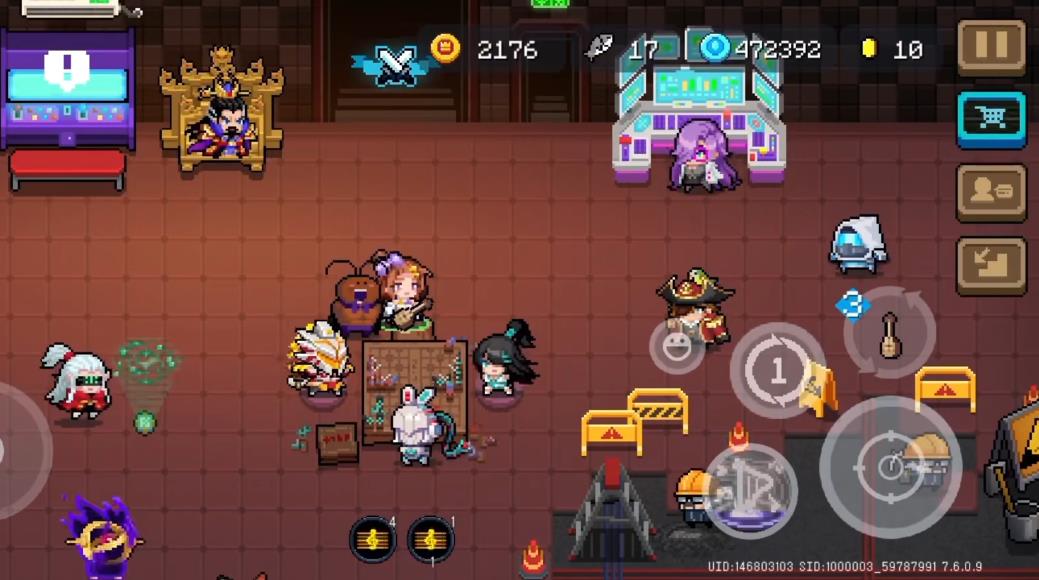Open the smiley emote wheel

click(678, 347)
